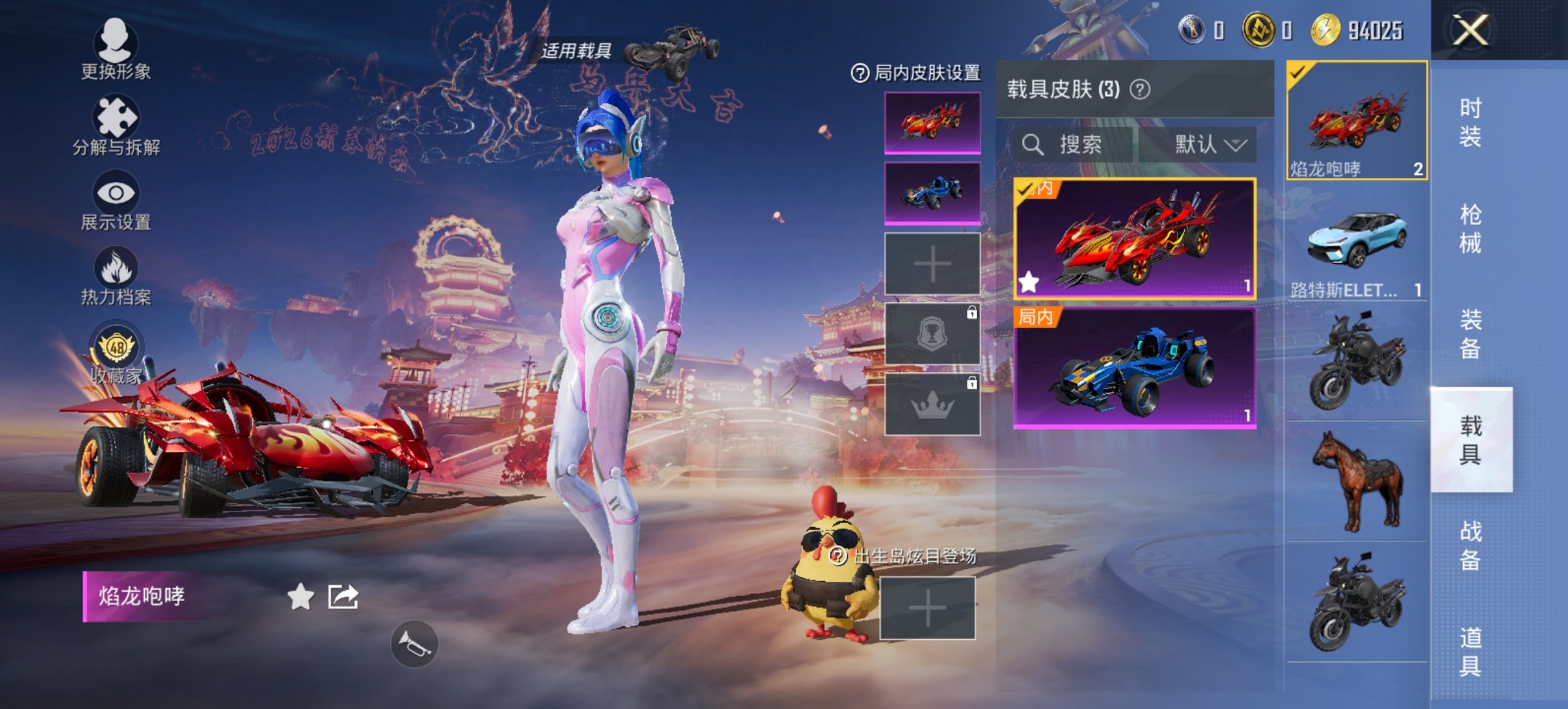This screenshot has width=1568, height=709.
Task: Open 展示设置 display settings
Action: [116, 202]
